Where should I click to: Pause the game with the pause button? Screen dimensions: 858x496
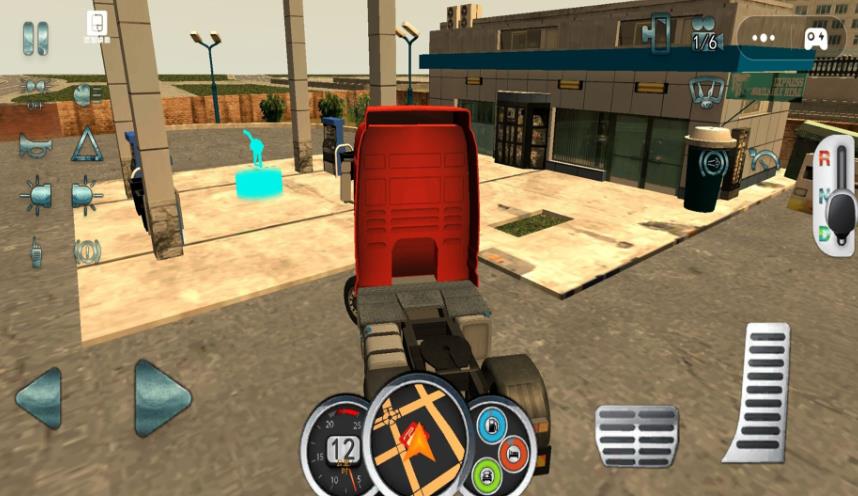pyautogui.click(x=36, y=37)
